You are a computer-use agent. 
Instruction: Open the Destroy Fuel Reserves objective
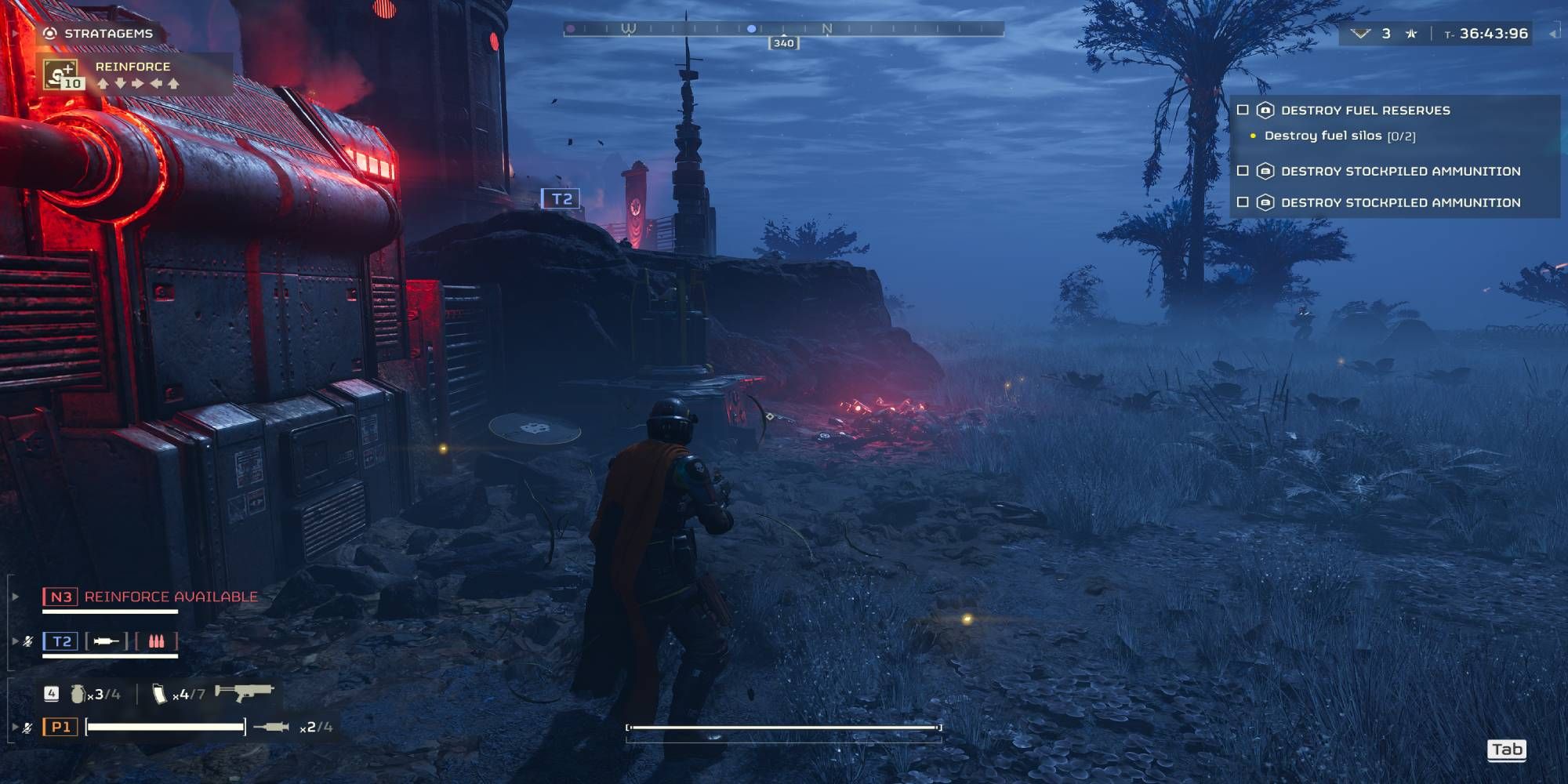tap(1365, 111)
